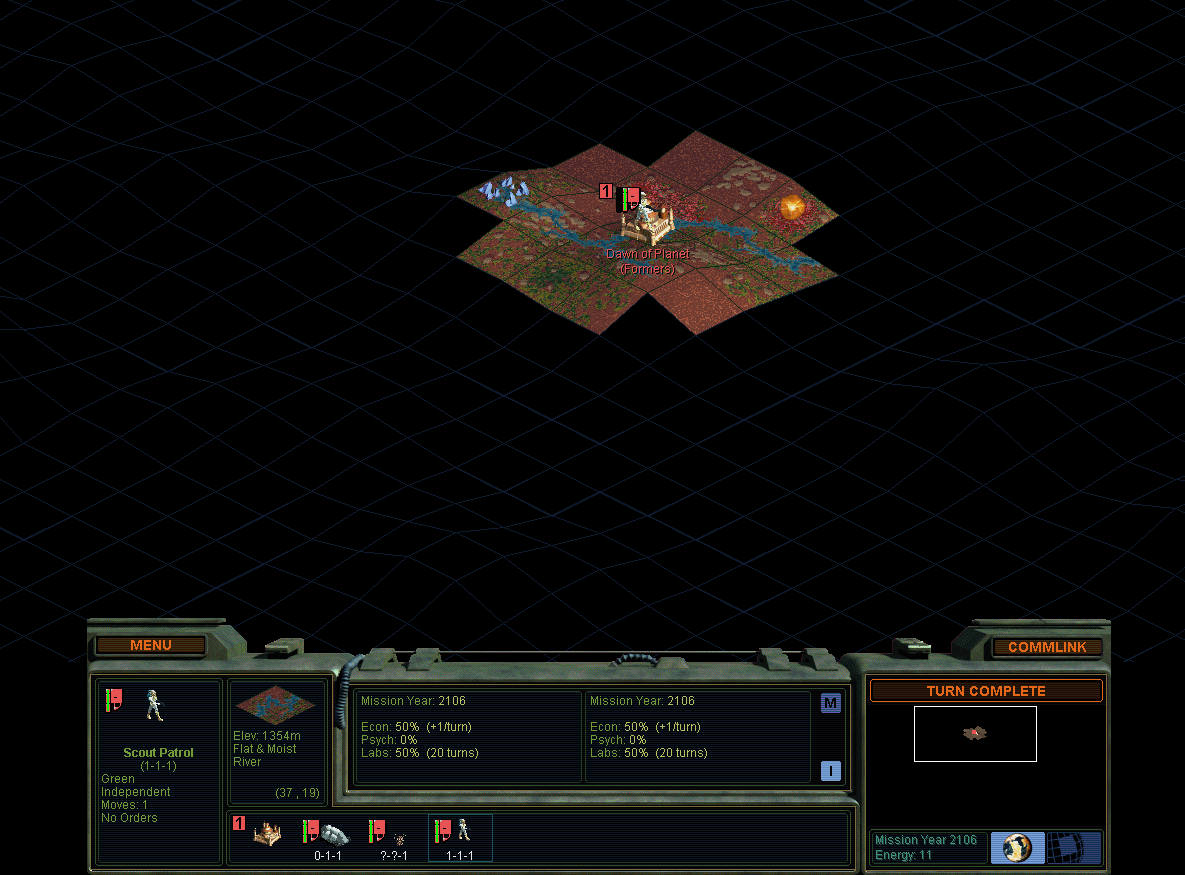Click the terrain tile preview
This screenshot has width=1185, height=875.
pyautogui.click(x=275, y=706)
